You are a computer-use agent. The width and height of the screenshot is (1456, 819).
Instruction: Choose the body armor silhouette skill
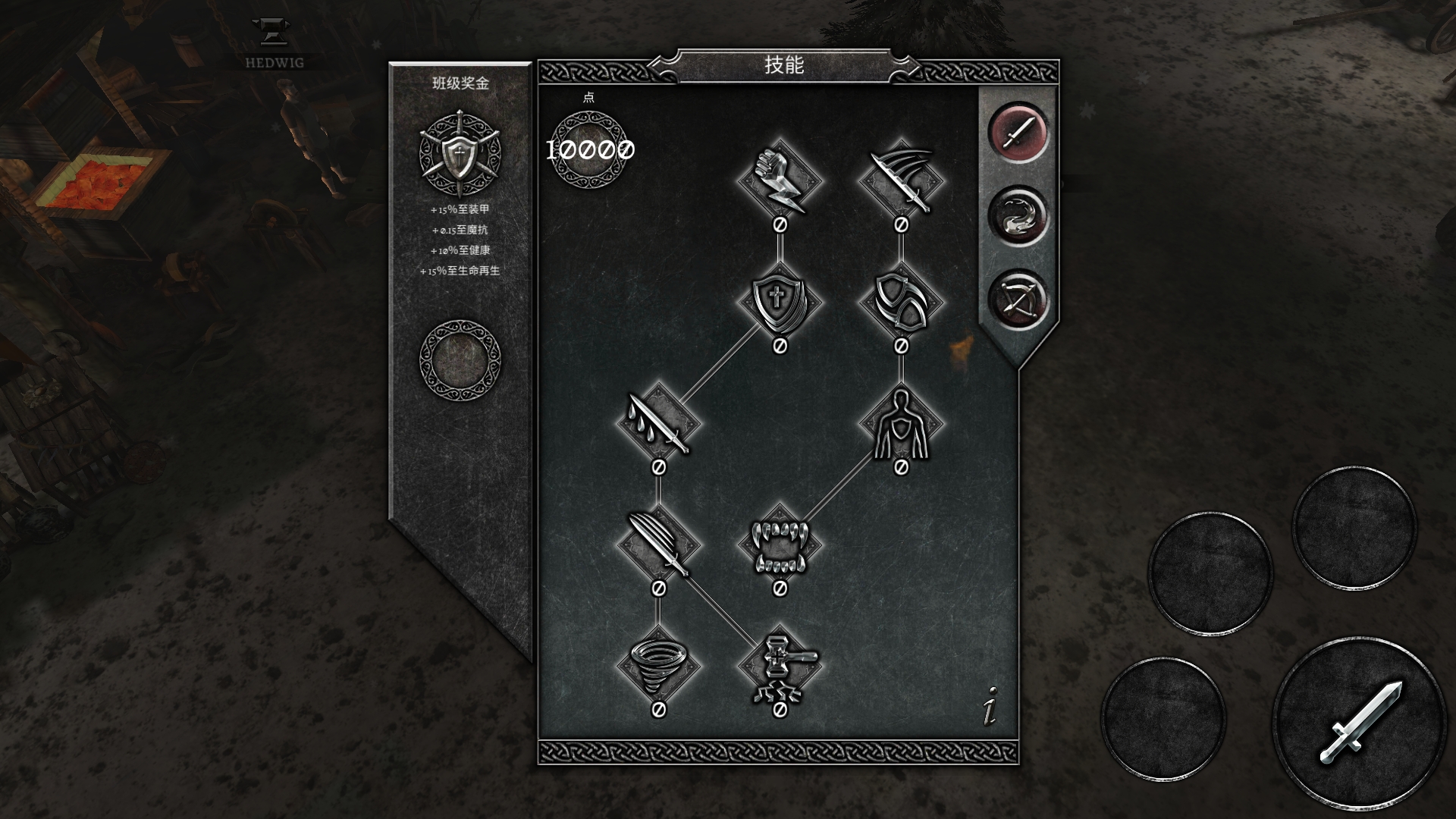point(901,424)
